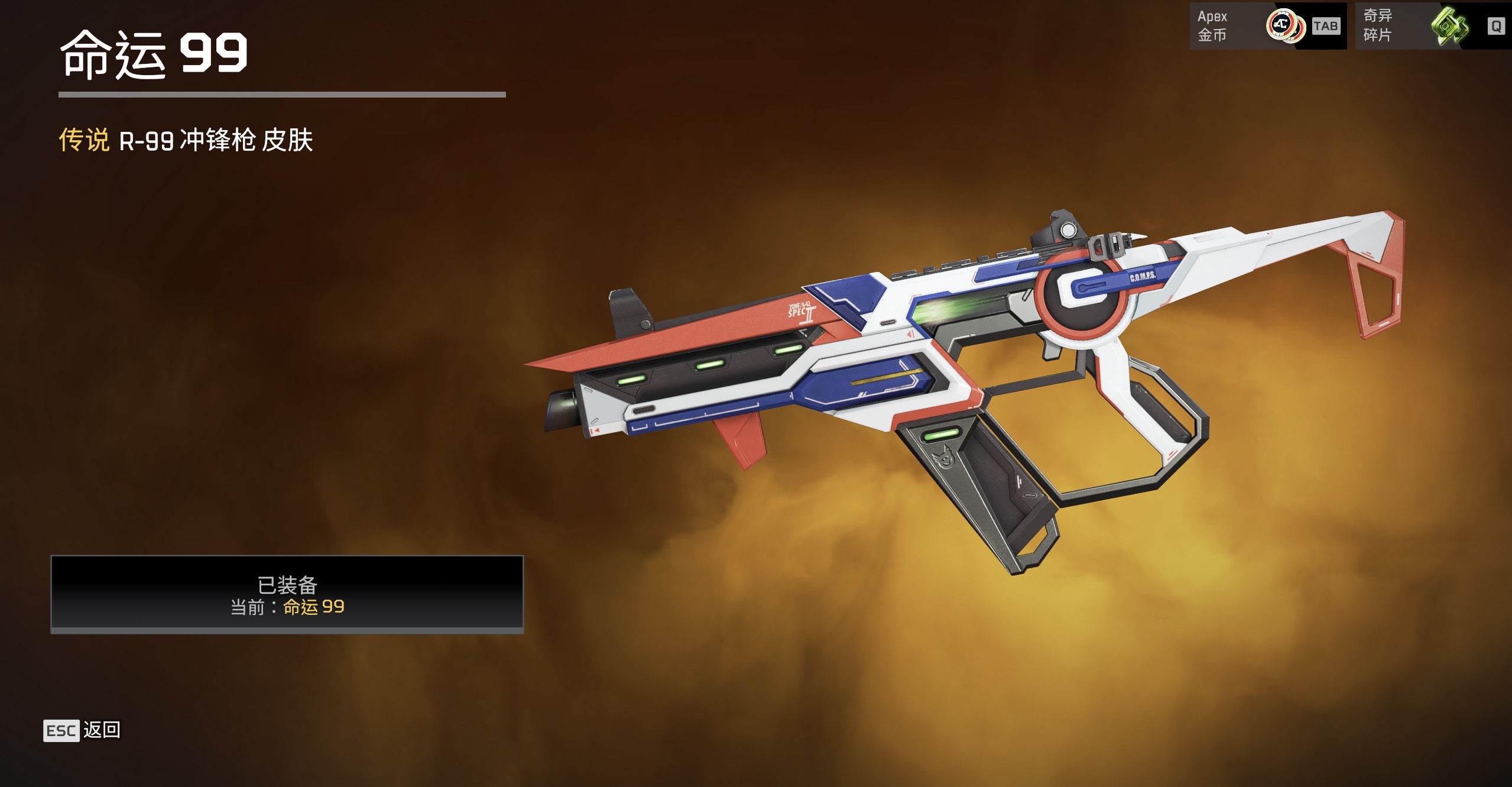Open the 奇异碎片 crafting materials panel
This screenshot has height=787, width=1512.
click(x=1433, y=26)
